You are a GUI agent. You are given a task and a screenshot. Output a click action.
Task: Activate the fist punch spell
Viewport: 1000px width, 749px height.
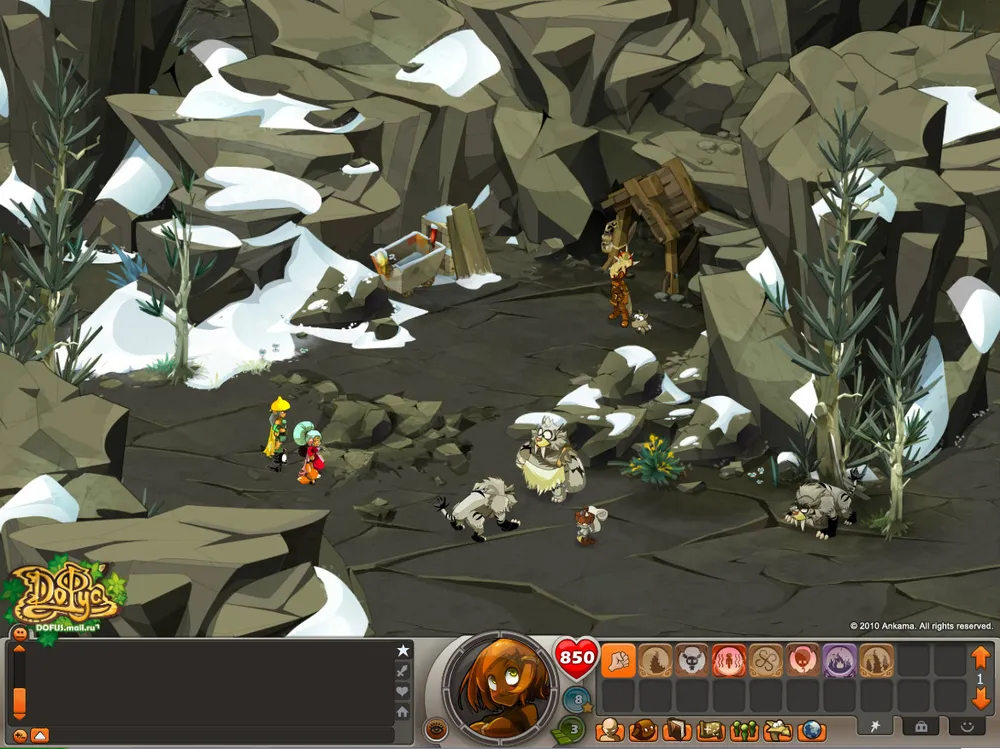[x=618, y=661]
